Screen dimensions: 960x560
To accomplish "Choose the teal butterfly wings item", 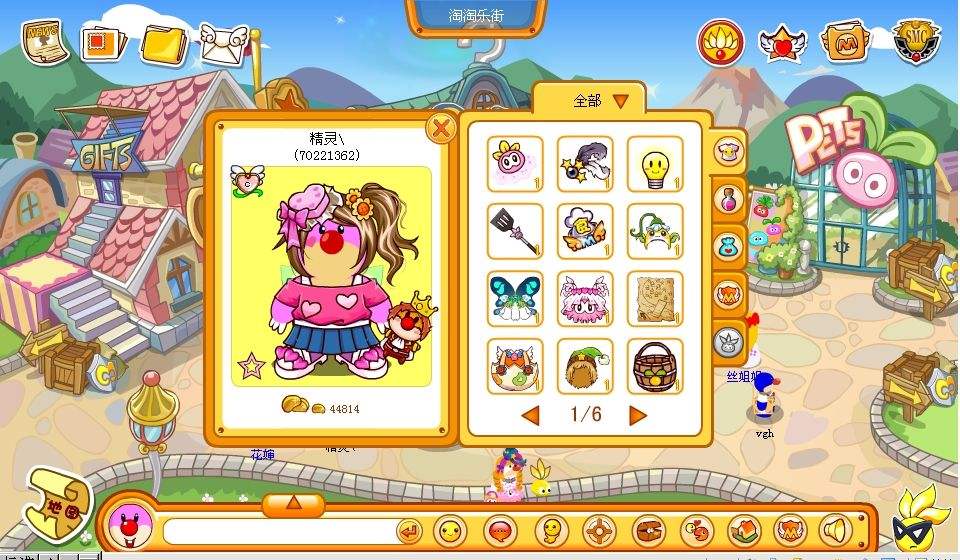I will (x=515, y=298).
